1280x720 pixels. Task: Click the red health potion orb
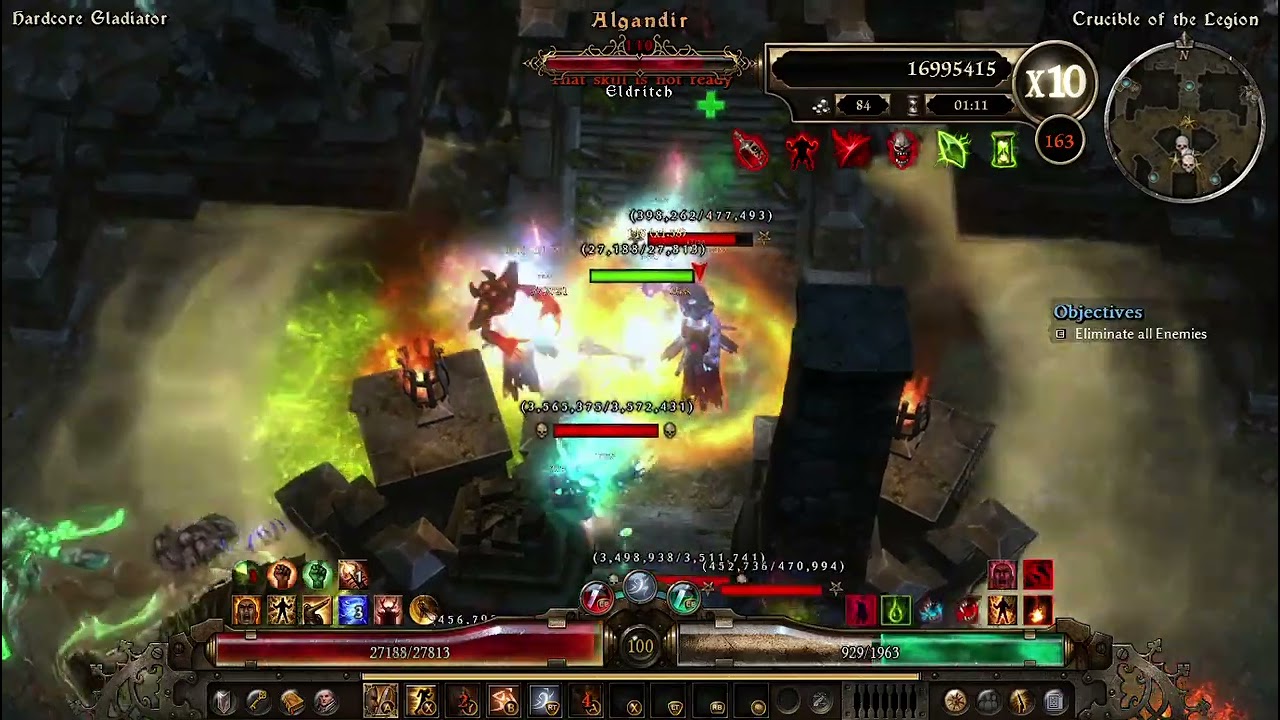597,599
